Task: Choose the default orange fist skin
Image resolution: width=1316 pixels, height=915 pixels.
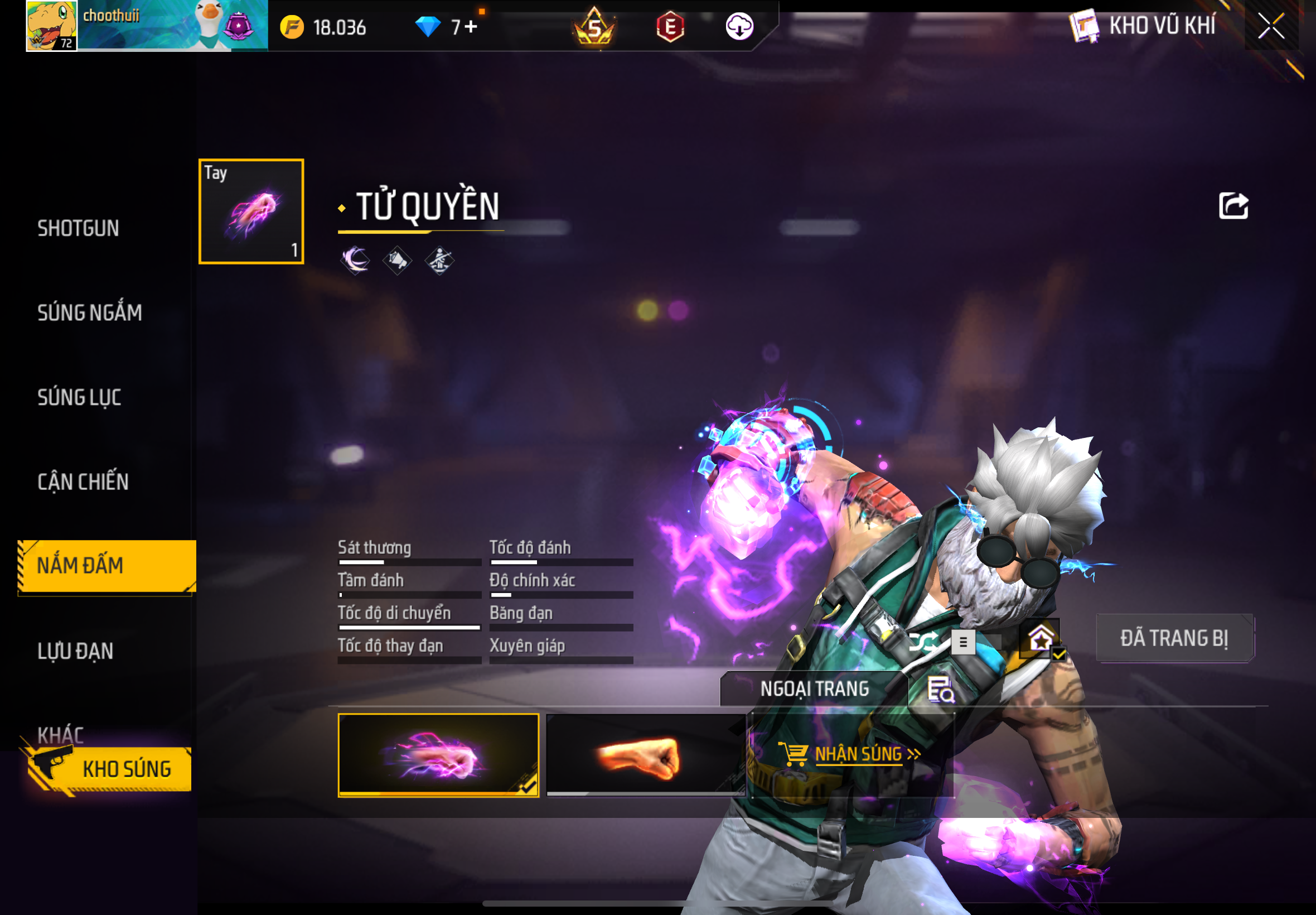Action: (646, 755)
